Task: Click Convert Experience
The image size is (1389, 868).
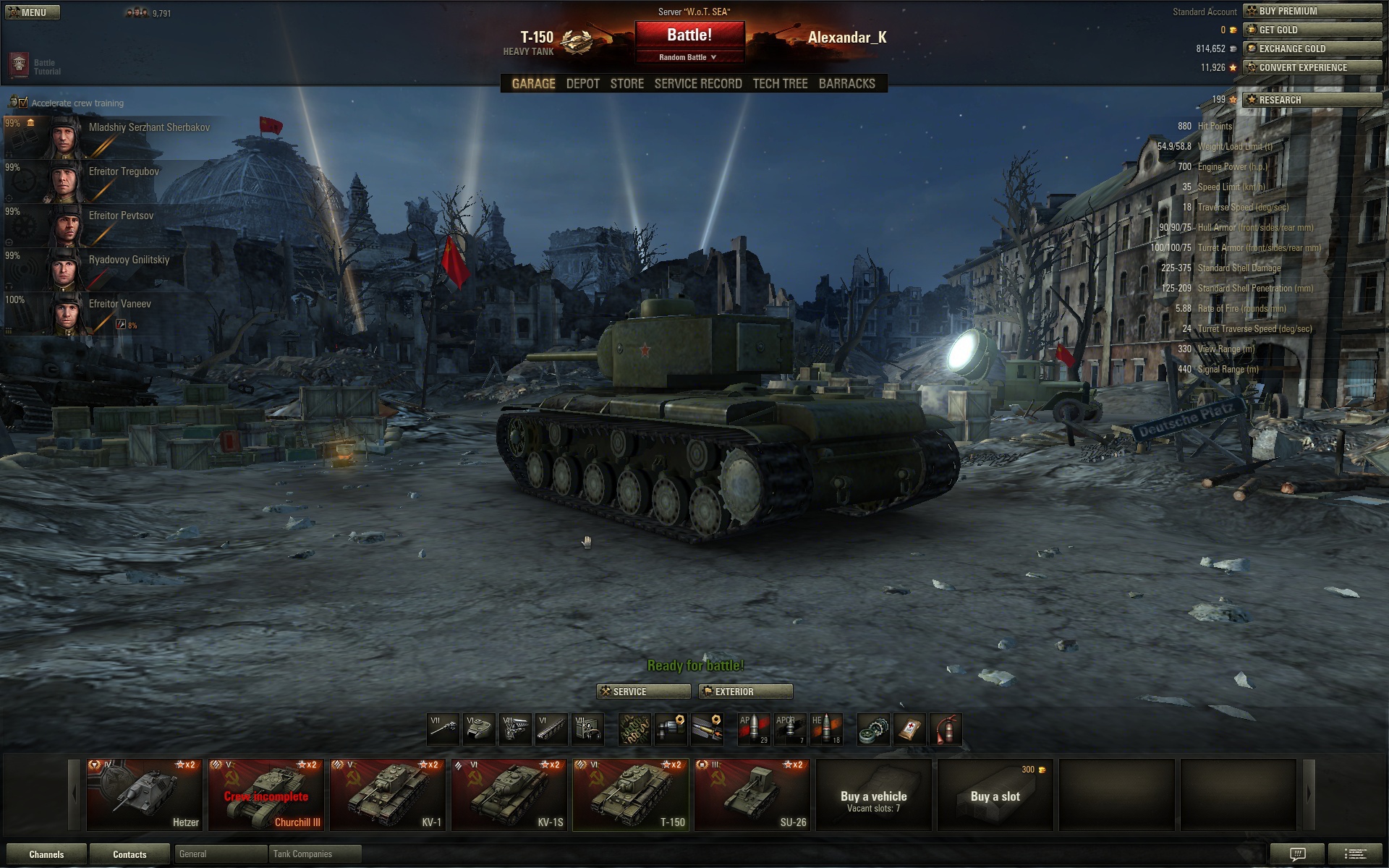Action: pos(1312,67)
